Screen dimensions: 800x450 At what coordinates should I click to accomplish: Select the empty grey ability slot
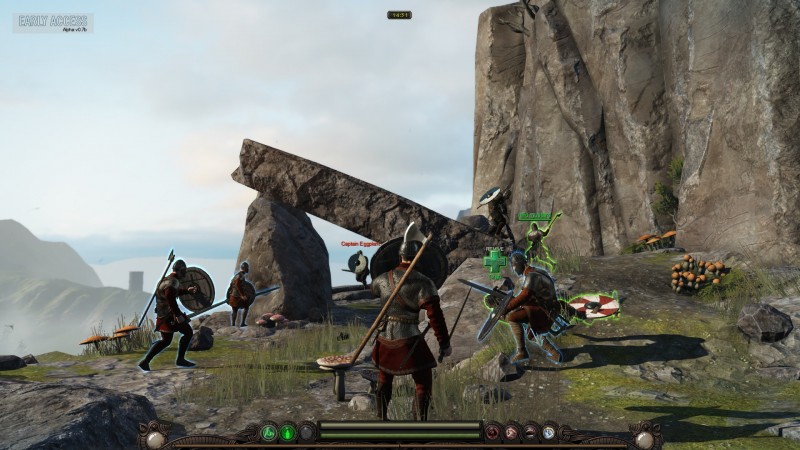coord(308,432)
